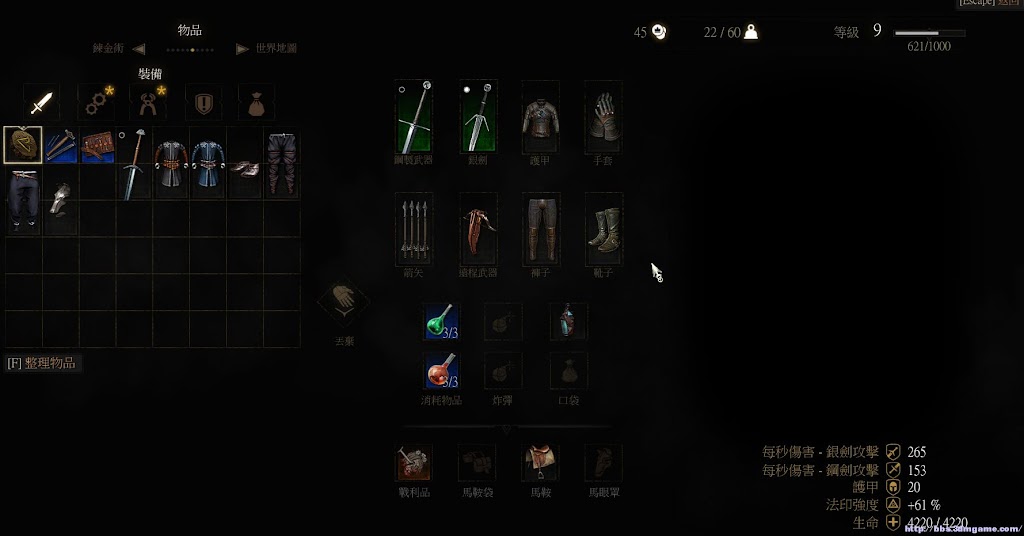
Task: Show the shield quest items tab
Action: pos(204,103)
